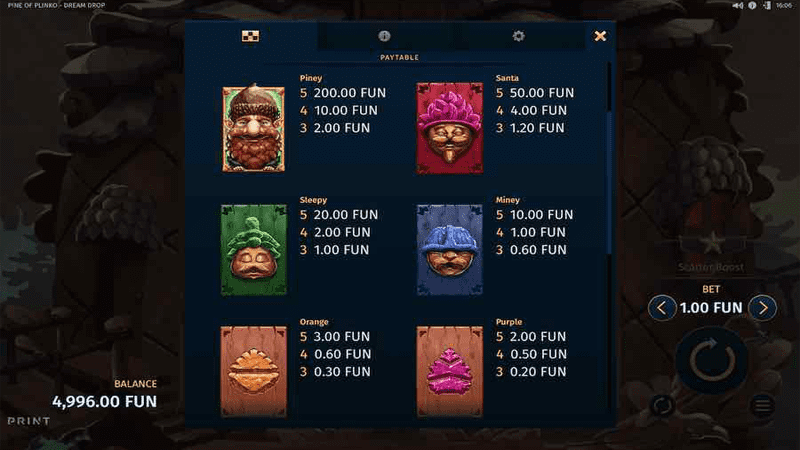Decrease the bet amount
The image size is (800, 450).
click(x=661, y=307)
